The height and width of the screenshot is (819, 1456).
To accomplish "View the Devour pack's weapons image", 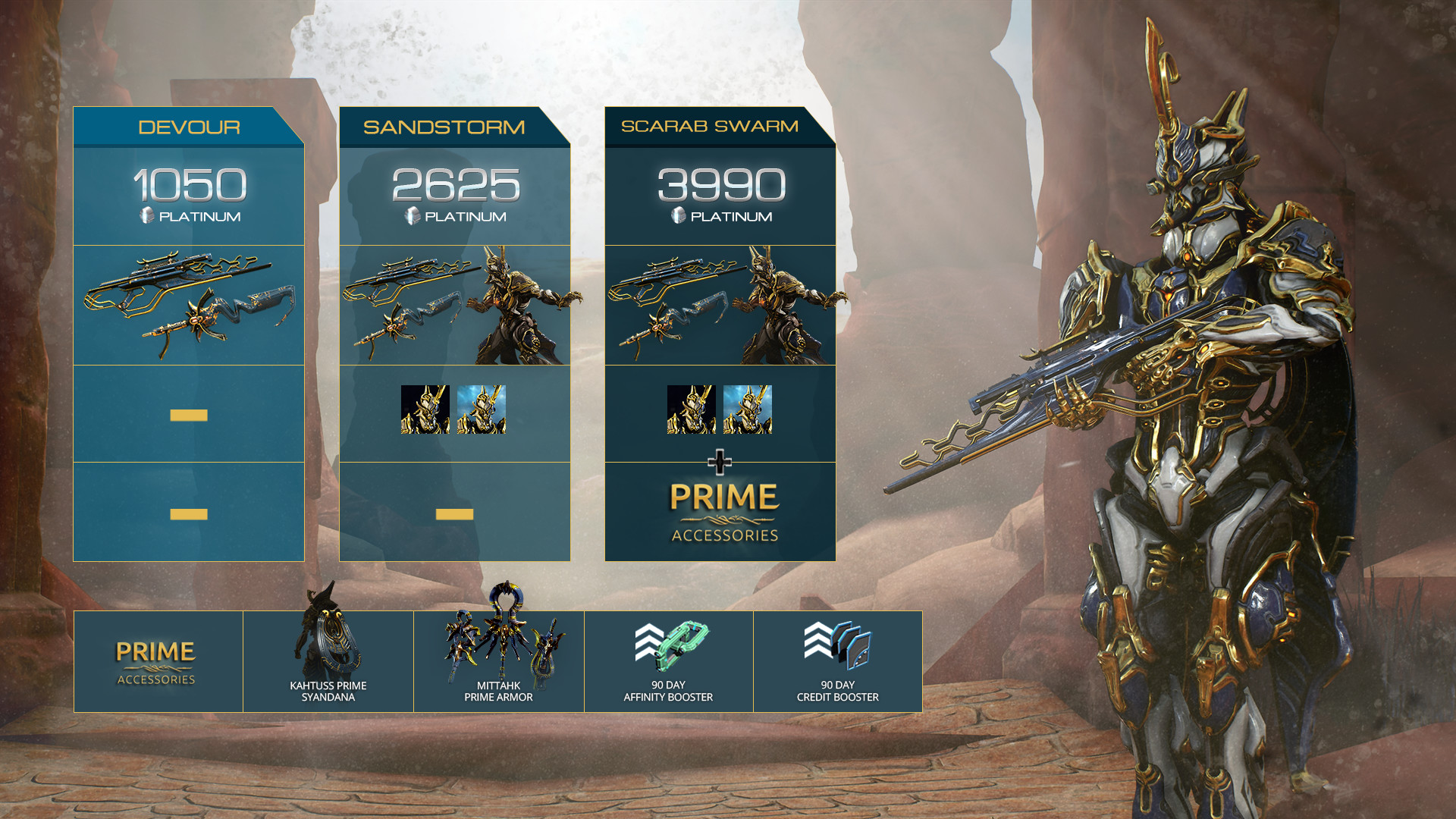I will click(x=189, y=305).
